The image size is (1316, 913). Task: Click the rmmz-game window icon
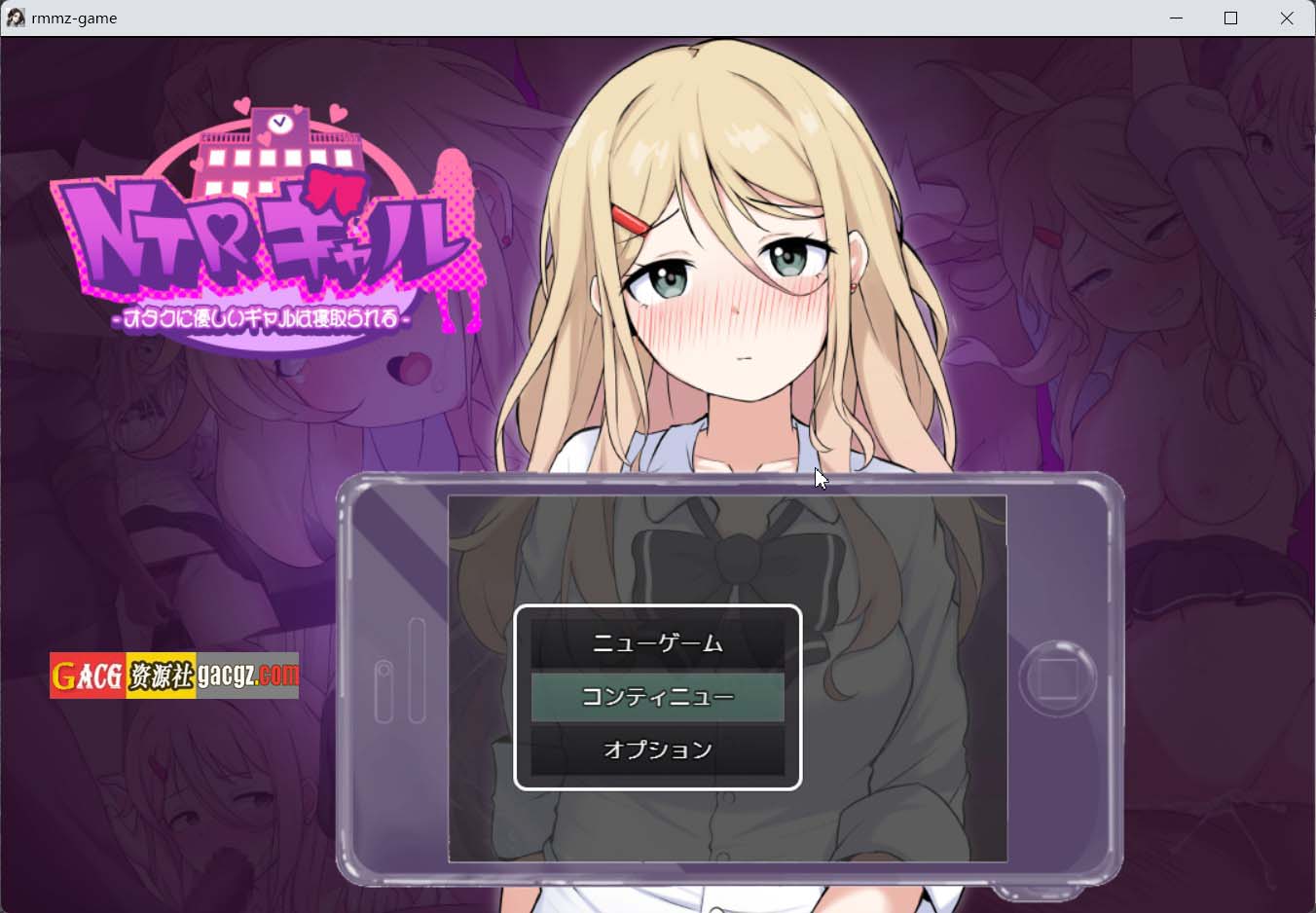pyautogui.click(x=15, y=18)
